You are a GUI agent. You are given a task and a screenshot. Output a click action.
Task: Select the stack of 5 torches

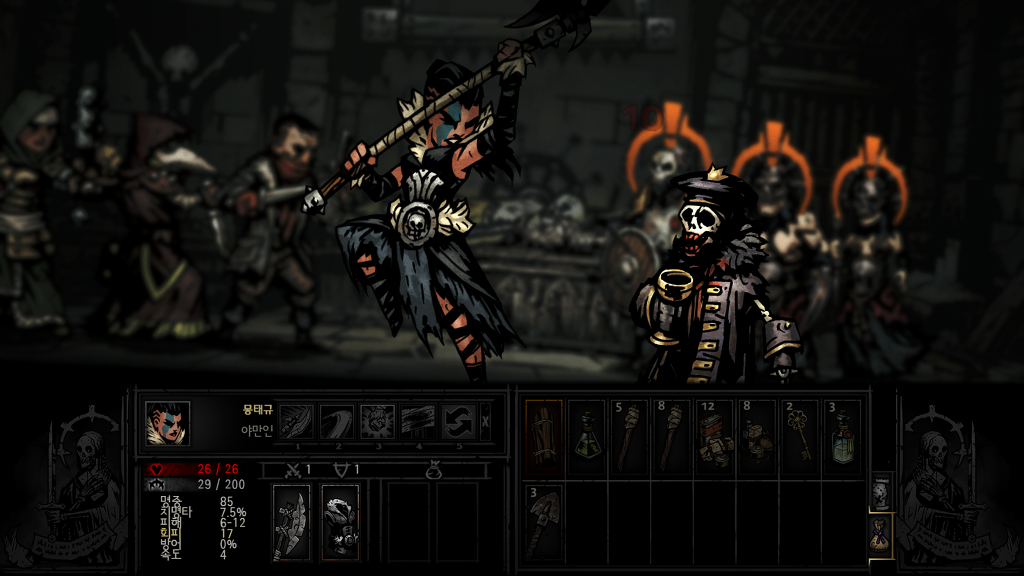coord(629,437)
